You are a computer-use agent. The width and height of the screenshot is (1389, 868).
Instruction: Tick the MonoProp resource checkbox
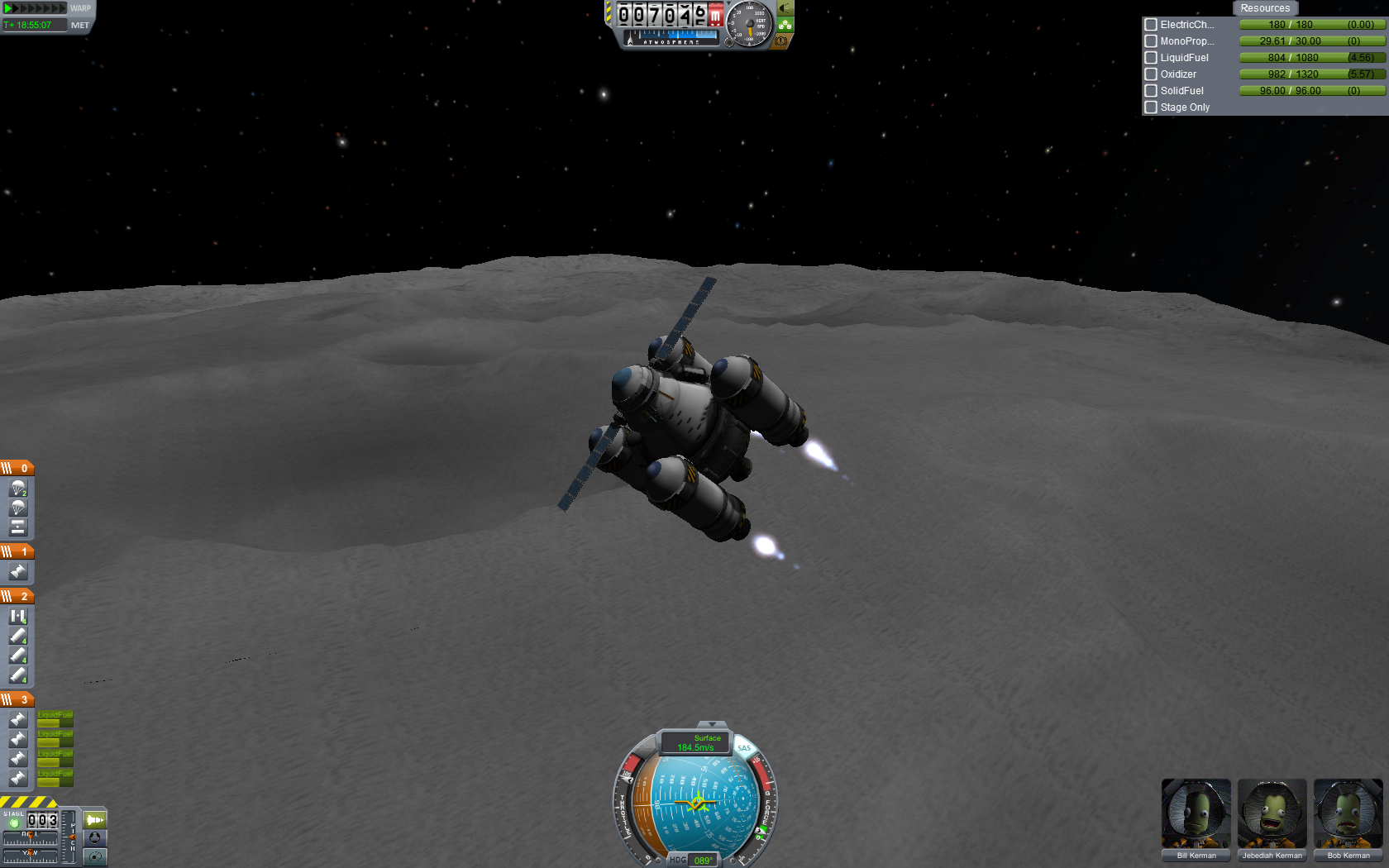tap(1151, 41)
